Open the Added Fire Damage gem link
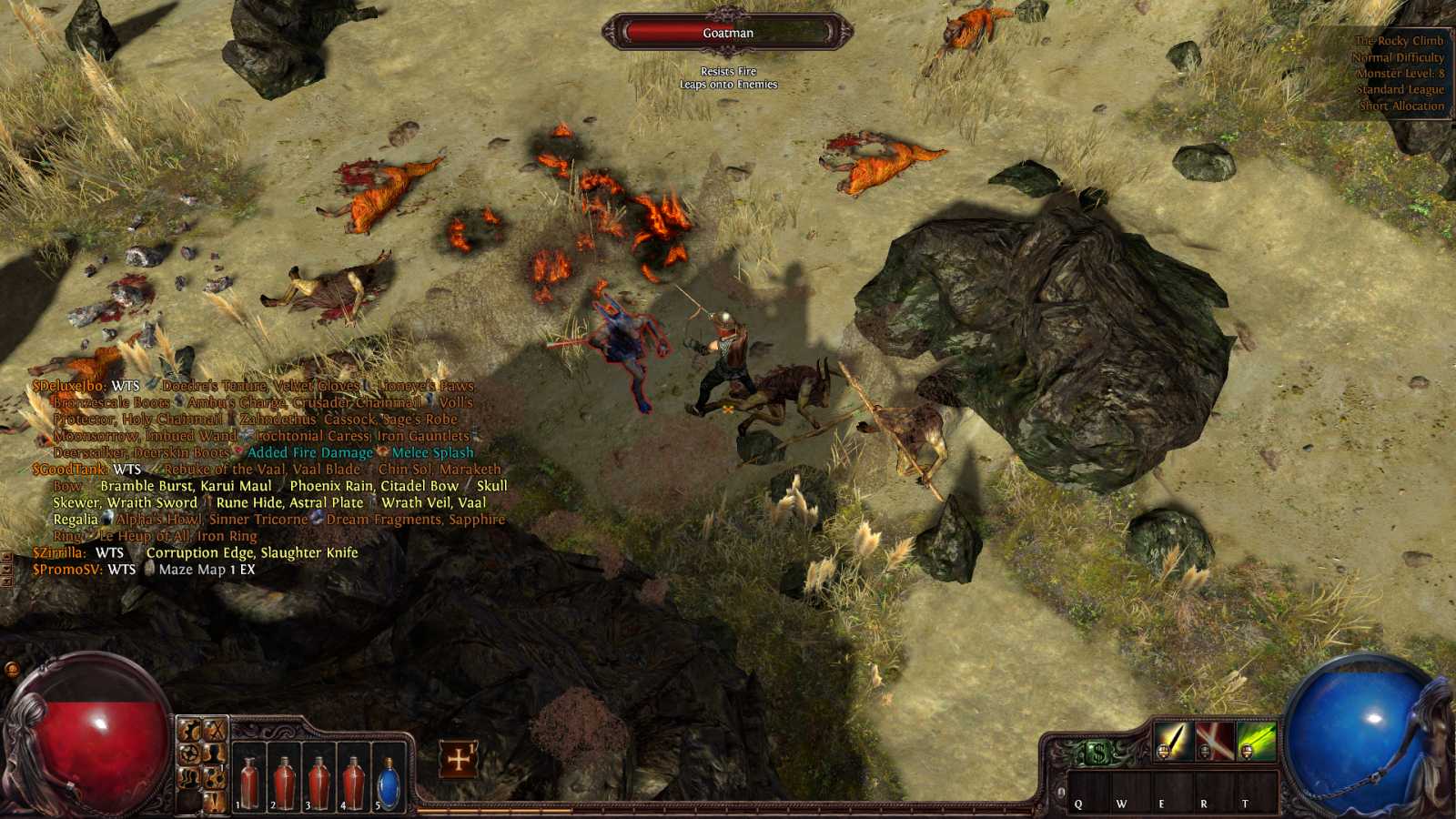This screenshot has width=1456, height=819. [309, 452]
